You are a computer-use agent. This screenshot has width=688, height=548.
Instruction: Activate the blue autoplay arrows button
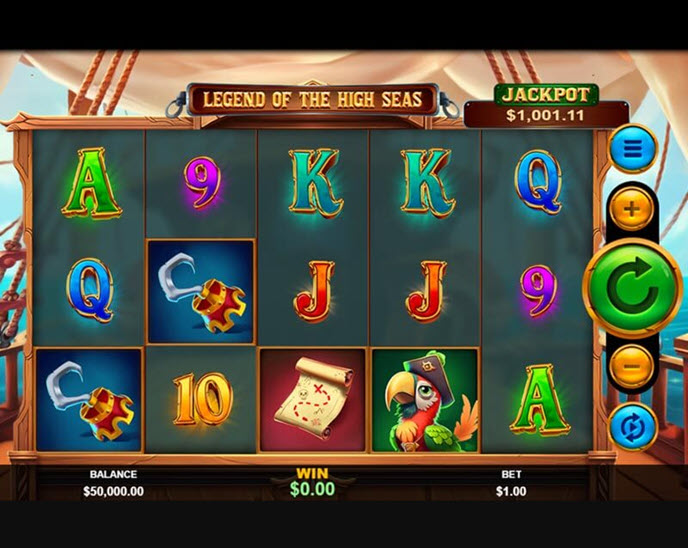[x=632, y=427]
